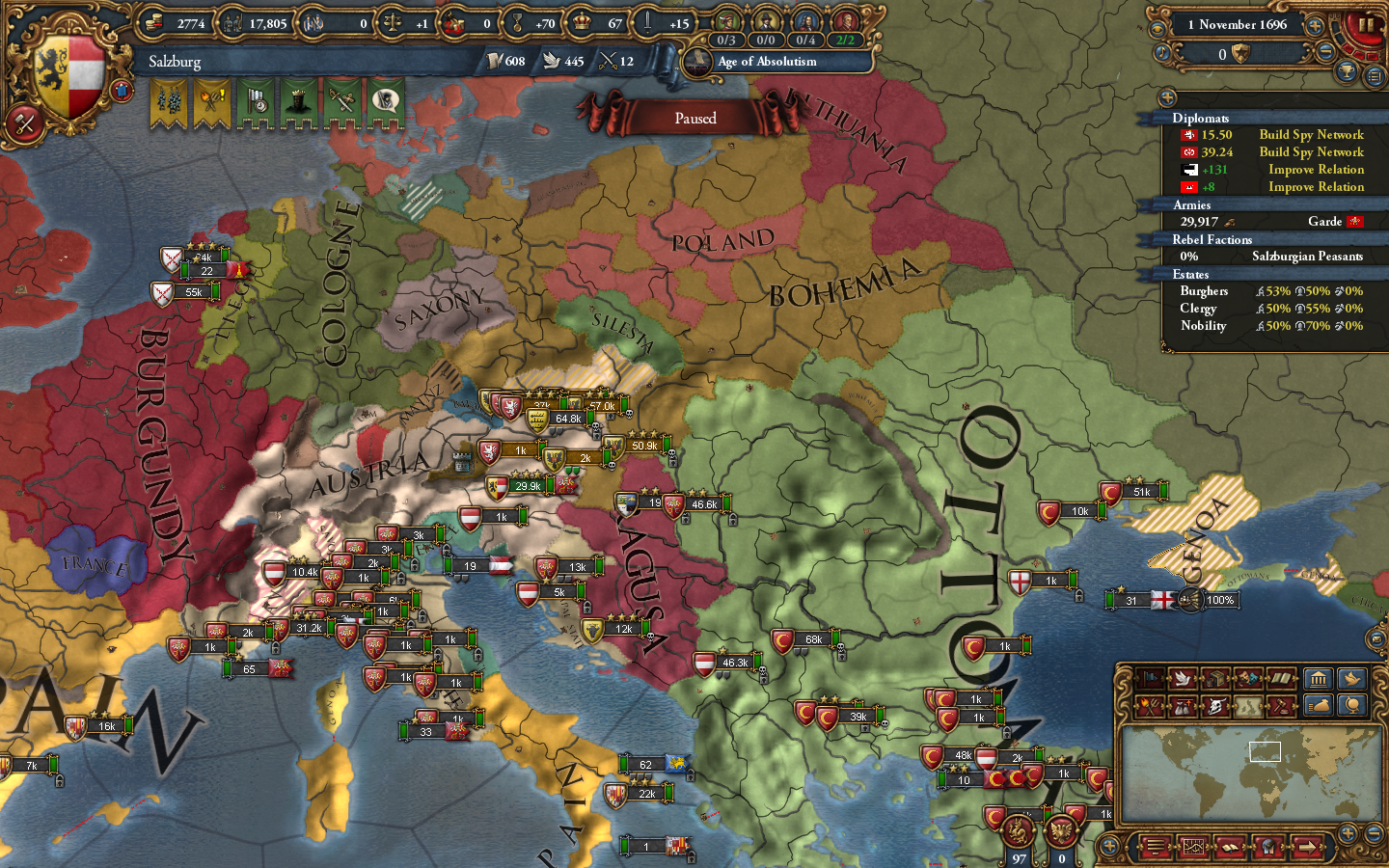The height and width of the screenshot is (868, 1389).
Task: Select the diplomatic mapmode dove icon
Action: 1182,678
